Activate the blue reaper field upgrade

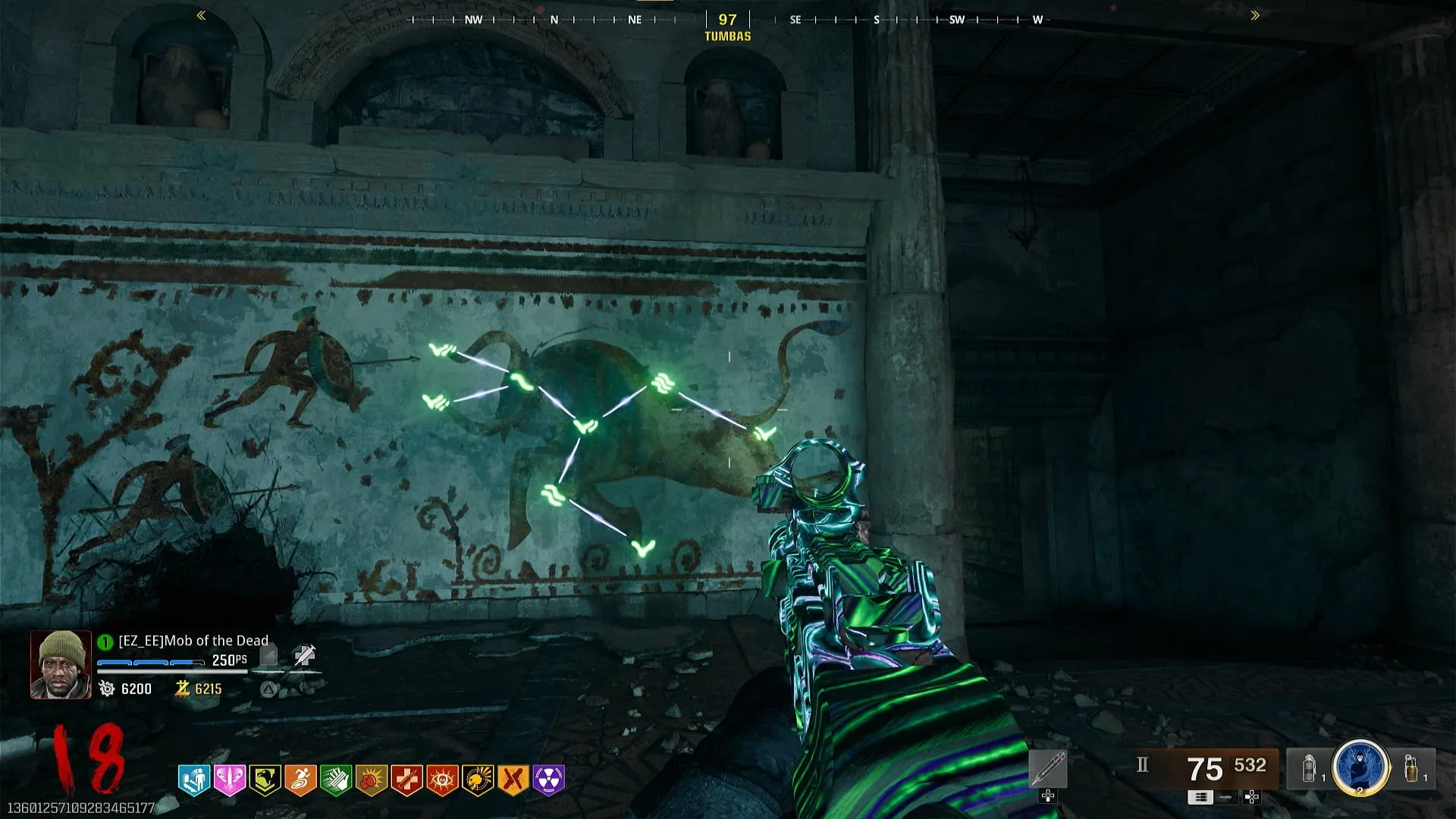point(1360,767)
